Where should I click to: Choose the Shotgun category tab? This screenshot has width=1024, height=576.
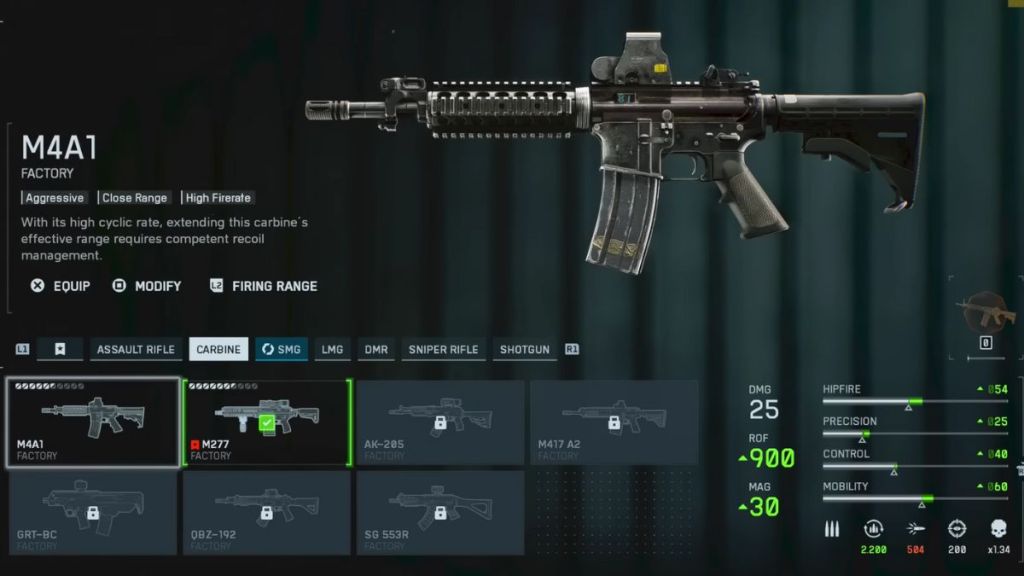point(525,349)
